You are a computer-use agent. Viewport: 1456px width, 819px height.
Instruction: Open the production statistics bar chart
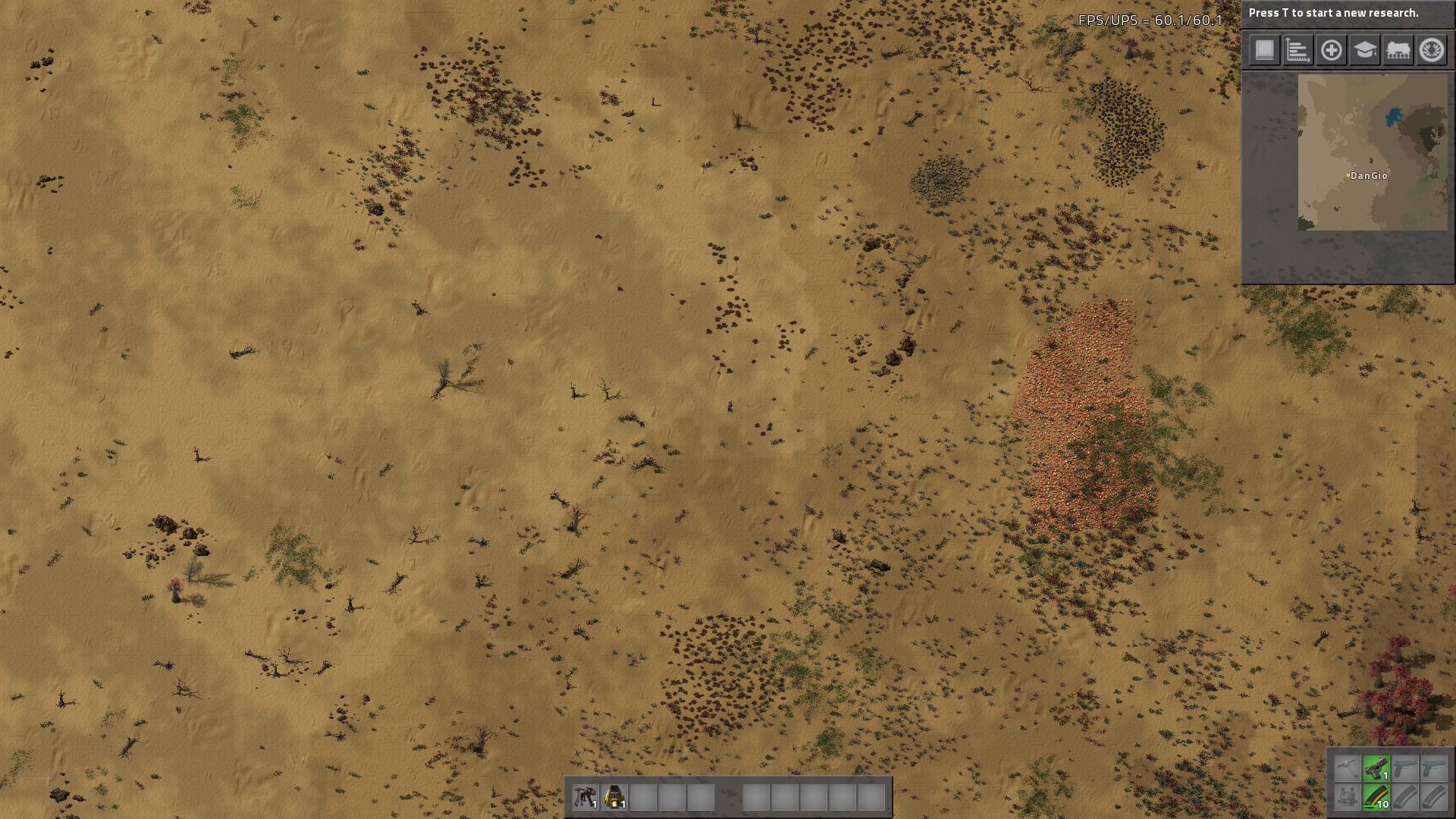point(1298,51)
